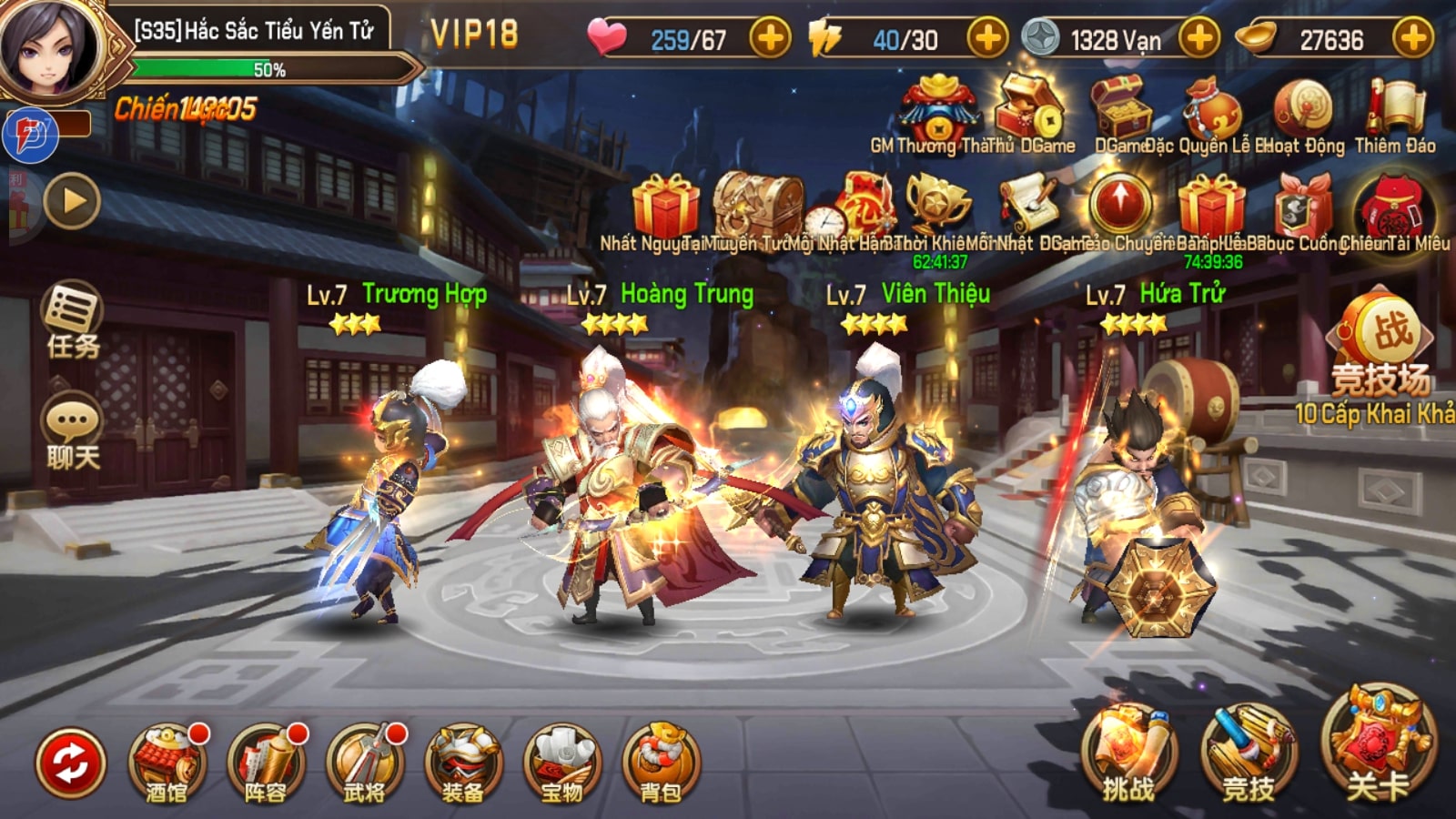This screenshot has width=1456, height=819.
Task: Add more hearts with the plus button
Action: [770, 39]
